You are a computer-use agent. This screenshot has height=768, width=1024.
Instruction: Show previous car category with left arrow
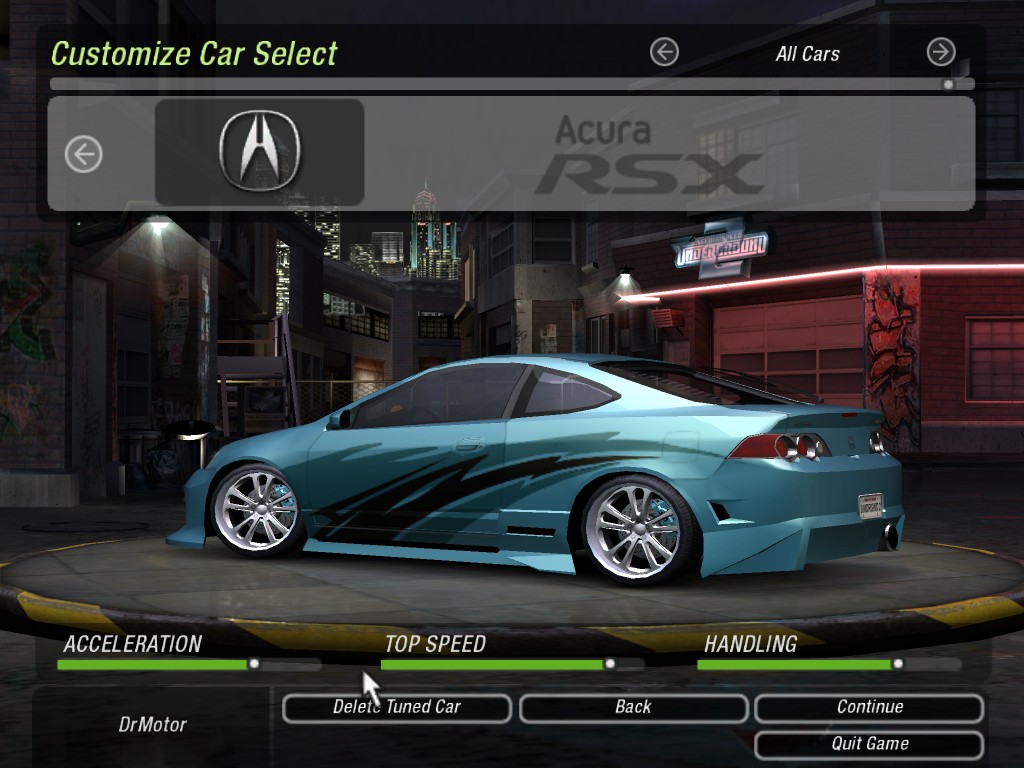[664, 52]
